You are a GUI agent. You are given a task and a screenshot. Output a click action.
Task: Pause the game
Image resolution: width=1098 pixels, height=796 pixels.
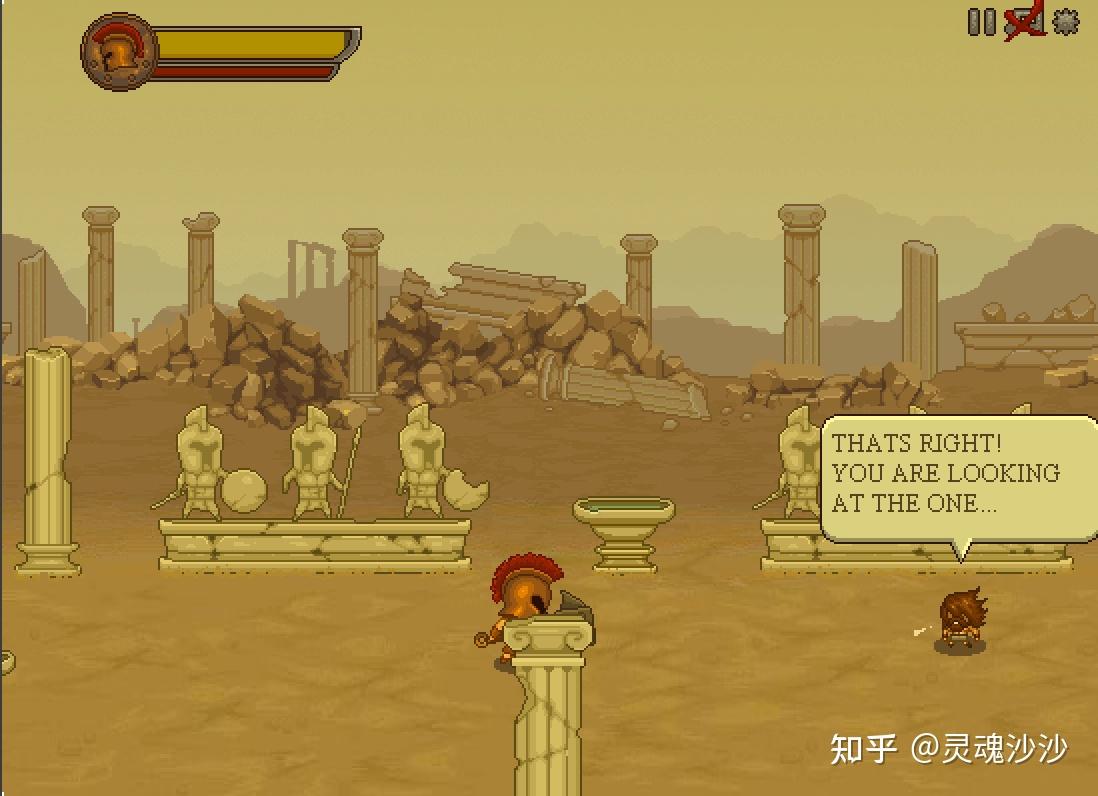tap(981, 22)
